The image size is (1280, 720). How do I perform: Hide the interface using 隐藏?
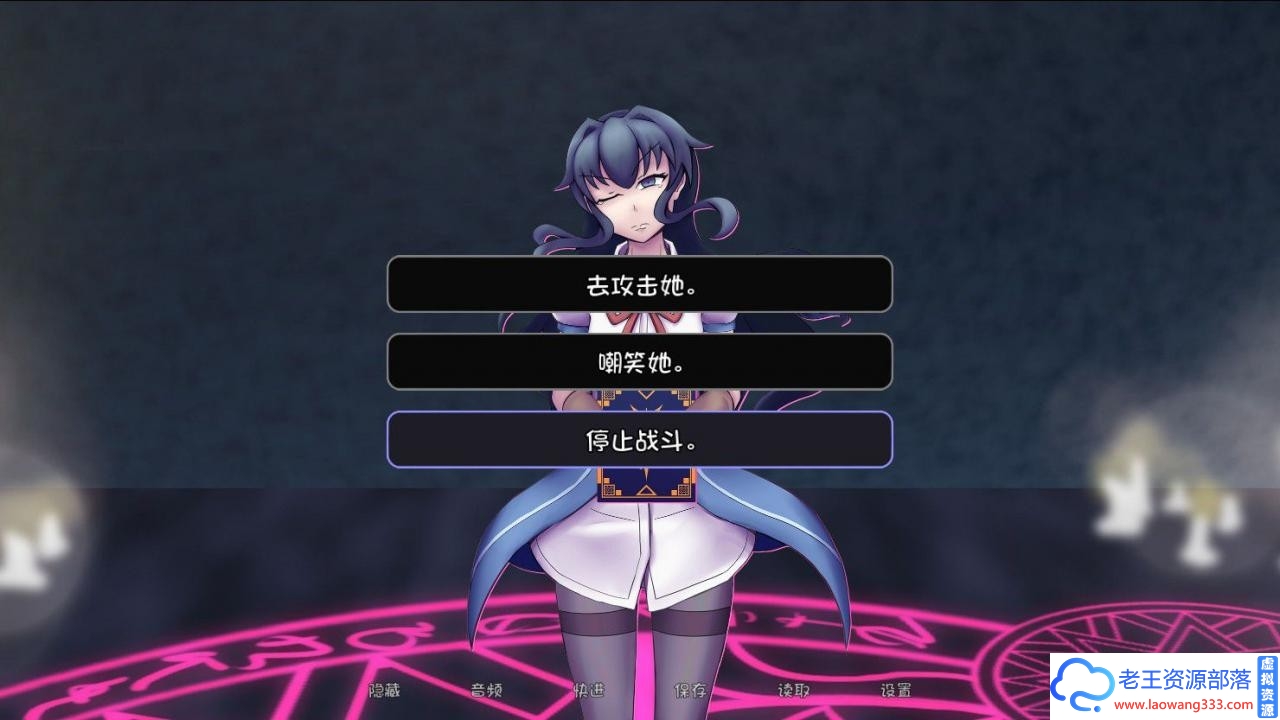pyautogui.click(x=383, y=690)
